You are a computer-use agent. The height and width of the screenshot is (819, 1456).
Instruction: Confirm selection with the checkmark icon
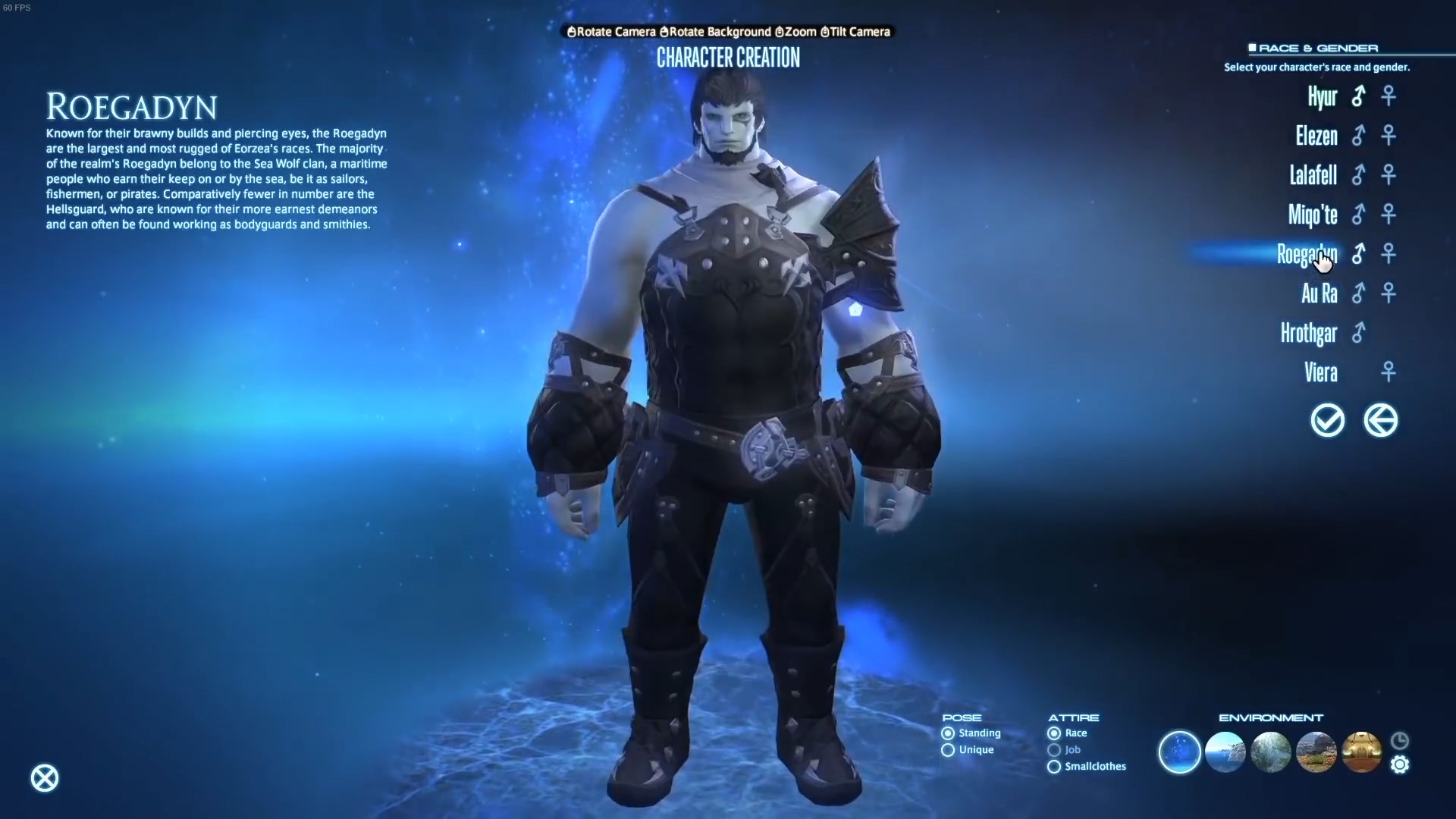(x=1327, y=420)
